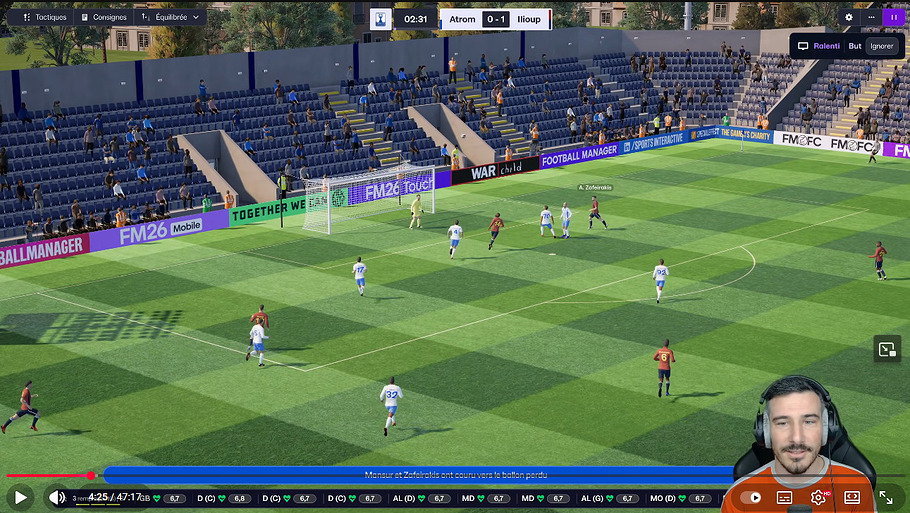
Task: Expand the Équilibrée mentality dropdown
Action: [x=170, y=17]
